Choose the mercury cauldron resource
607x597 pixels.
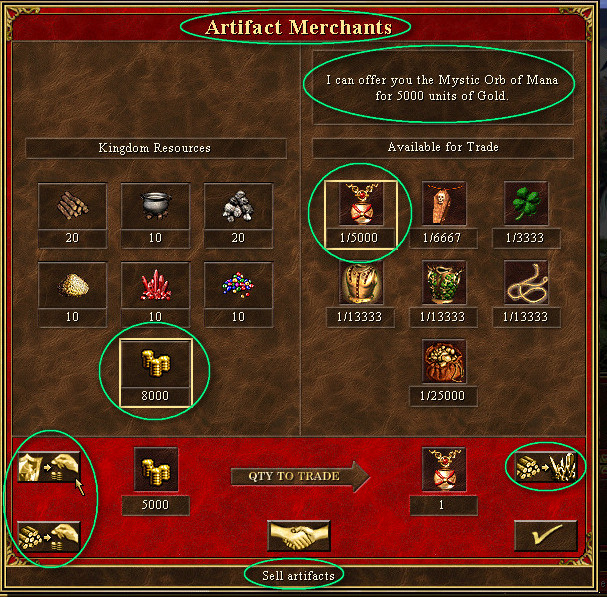[x=155, y=206]
